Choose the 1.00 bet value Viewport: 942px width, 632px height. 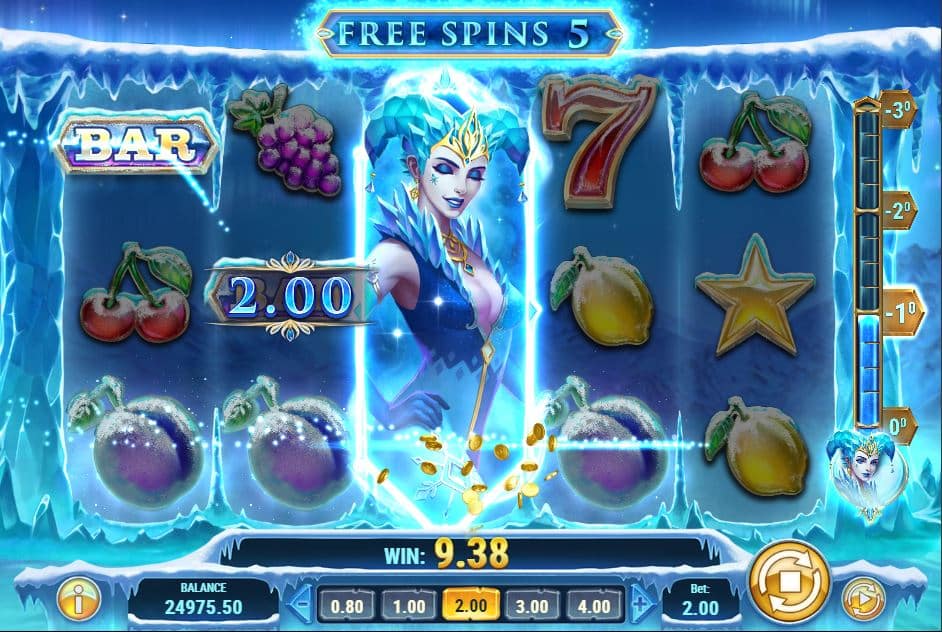point(408,604)
